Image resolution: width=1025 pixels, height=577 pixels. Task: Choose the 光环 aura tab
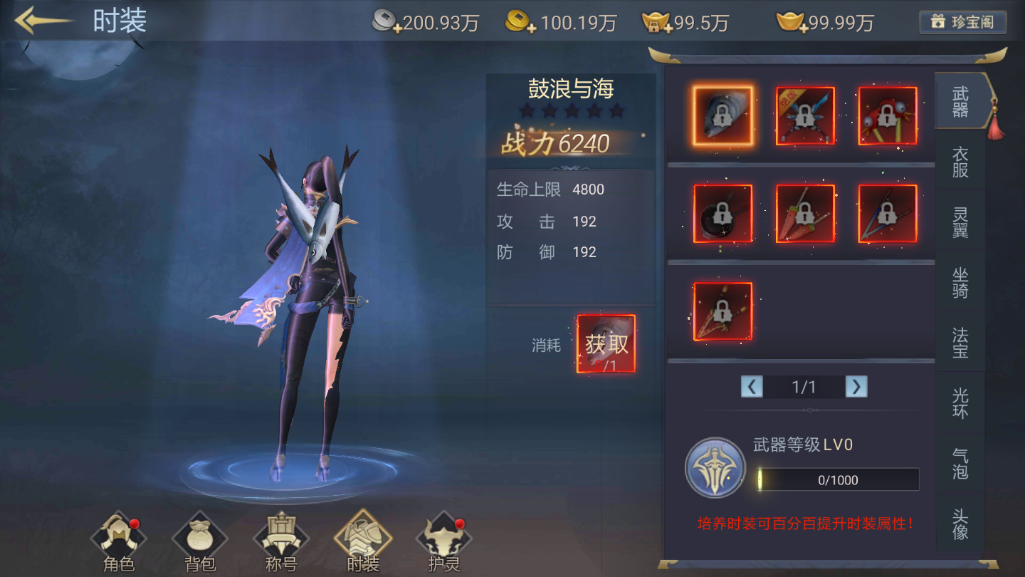pos(960,402)
